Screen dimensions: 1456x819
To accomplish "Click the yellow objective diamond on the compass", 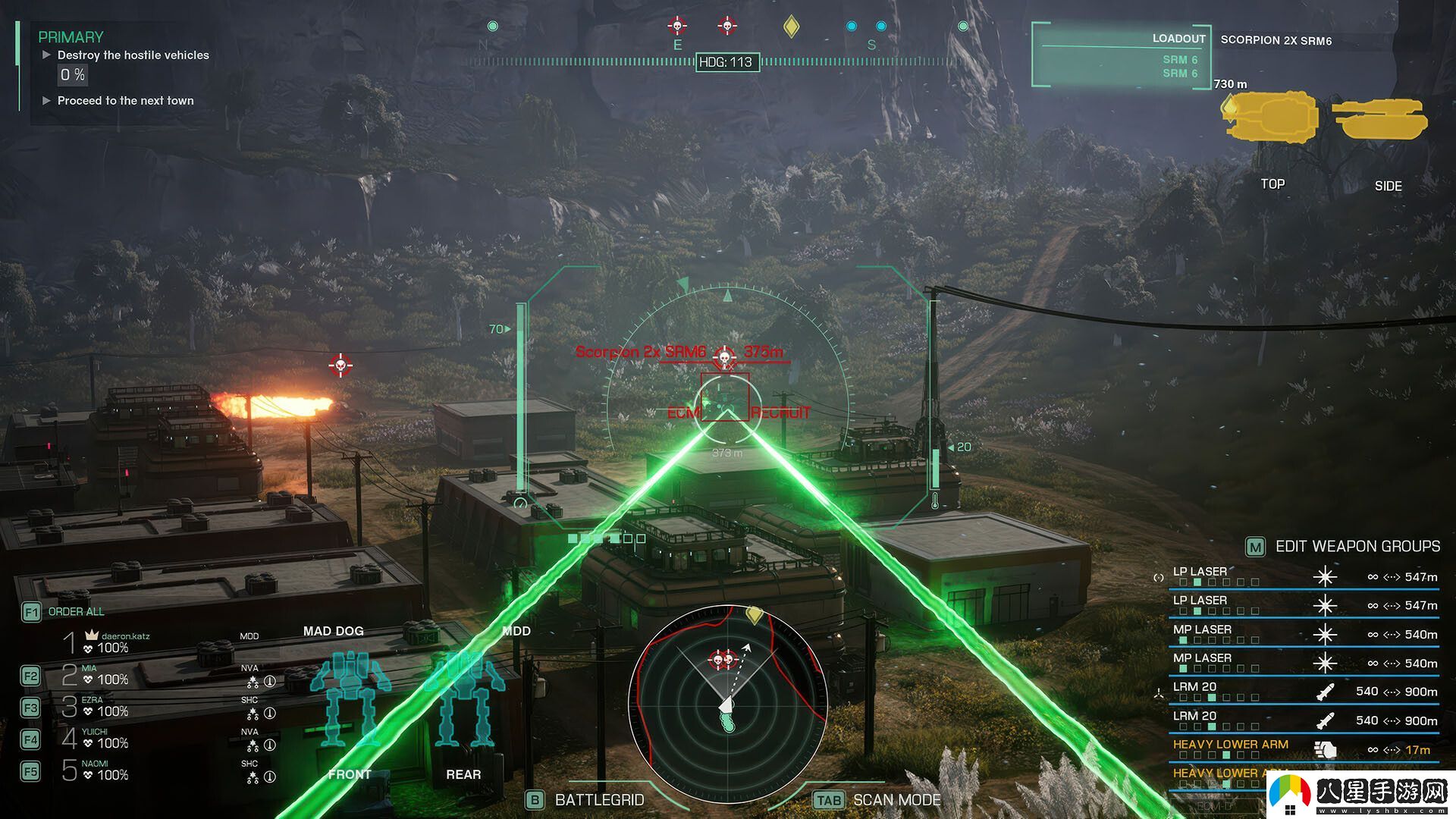I will 791,27.
